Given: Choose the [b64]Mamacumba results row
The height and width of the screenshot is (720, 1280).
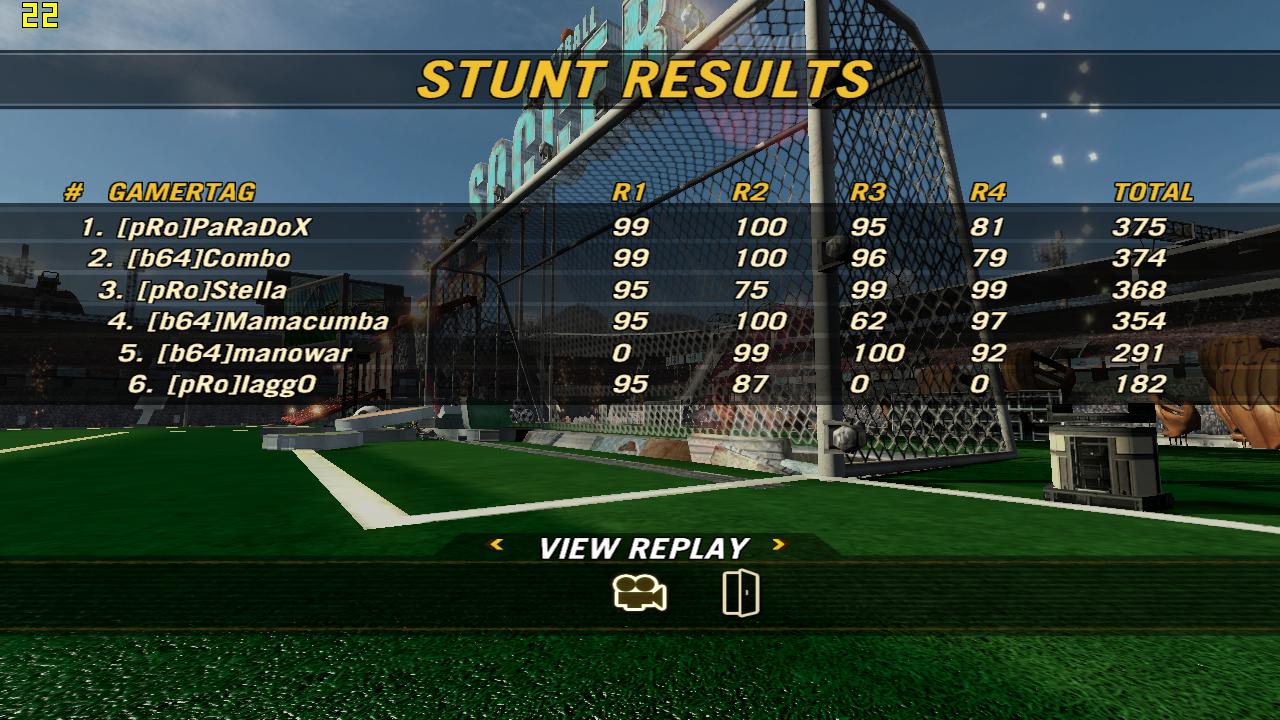Looking at the screenshot, I should tap(266, 321).
